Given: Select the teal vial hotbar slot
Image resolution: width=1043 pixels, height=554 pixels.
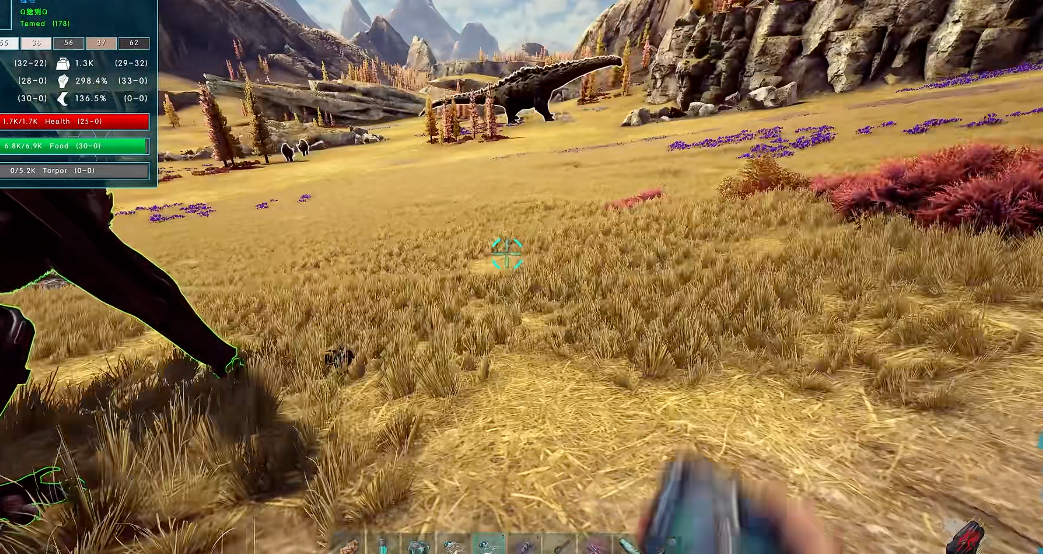Looking at the screenshot, I should [x=382, y=545].
